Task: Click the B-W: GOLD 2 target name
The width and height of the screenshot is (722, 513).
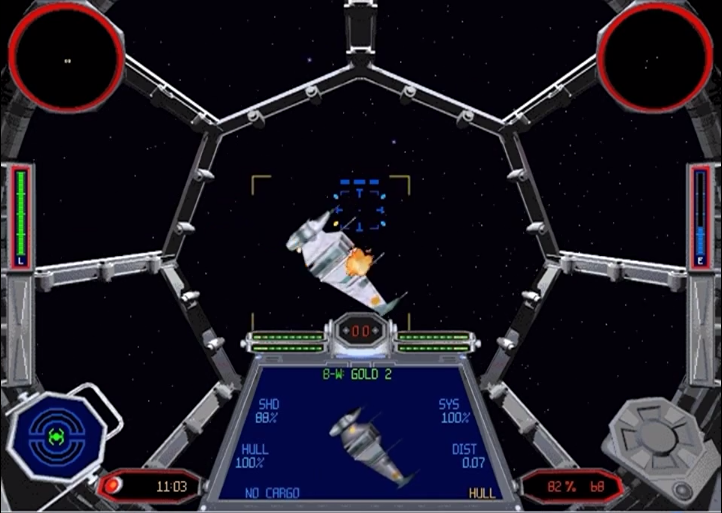Action: 358,375
